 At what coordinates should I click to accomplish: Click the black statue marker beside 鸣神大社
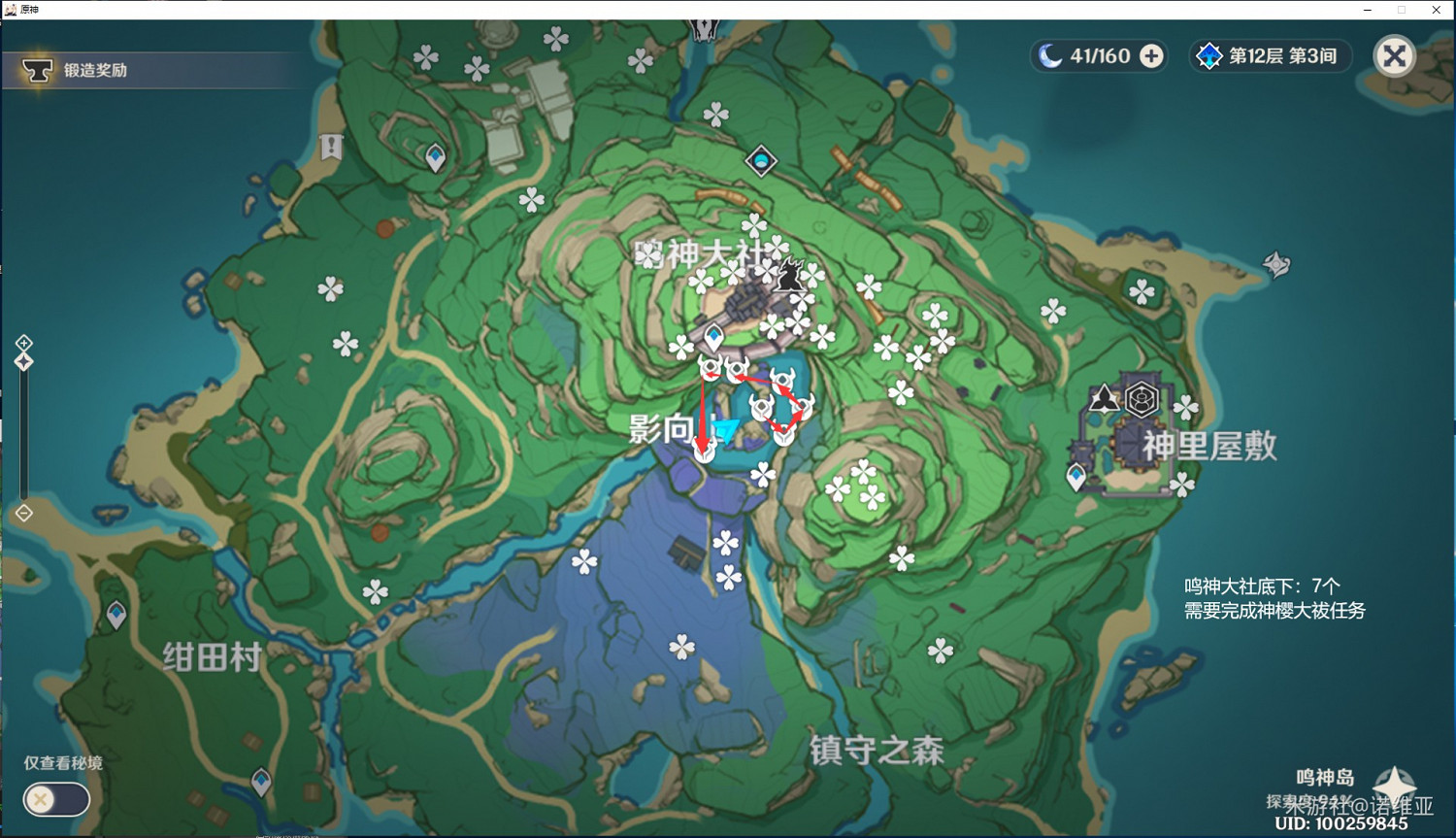coord(791,275)
